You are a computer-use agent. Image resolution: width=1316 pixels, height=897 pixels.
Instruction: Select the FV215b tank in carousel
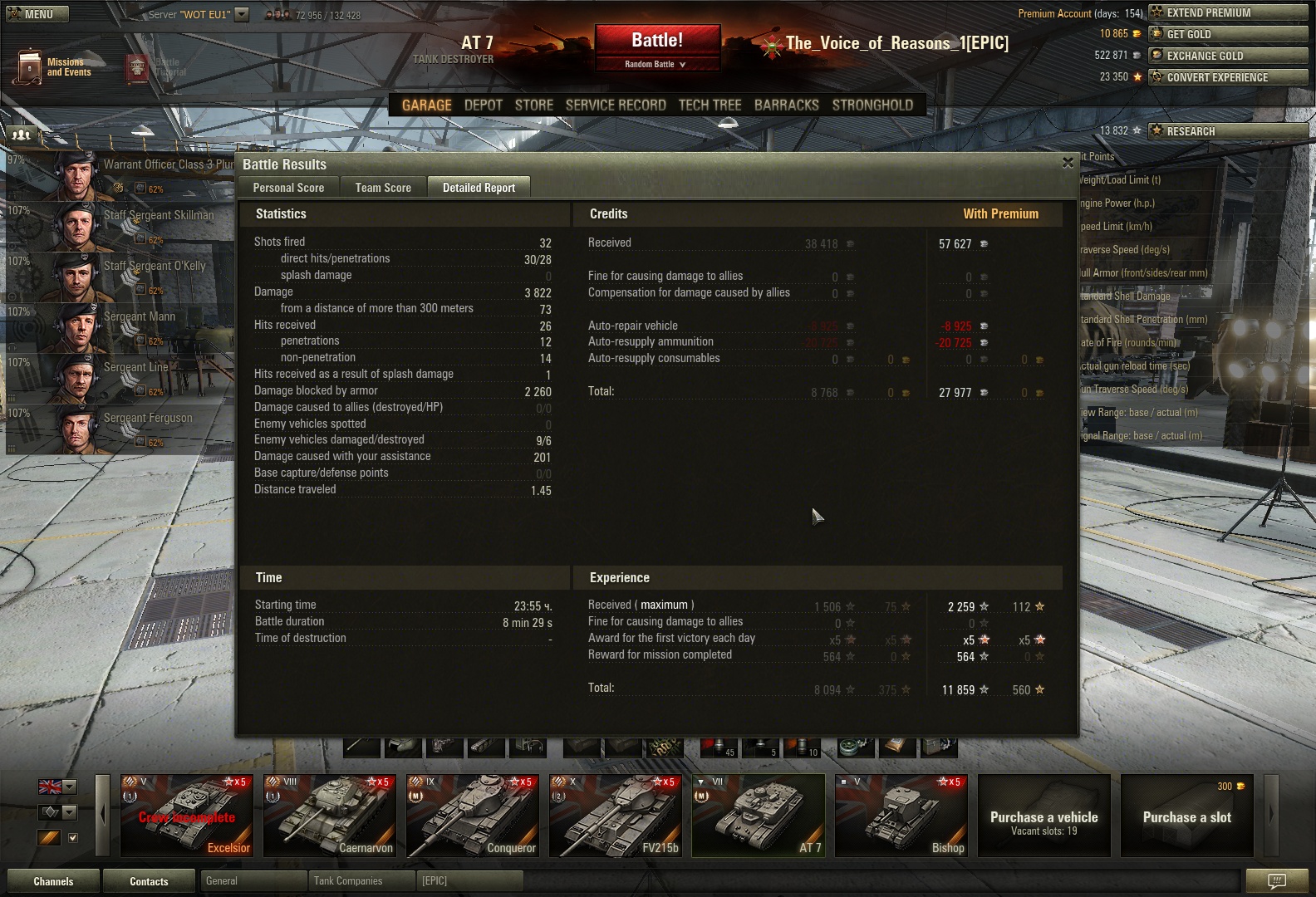click(616, 816)
